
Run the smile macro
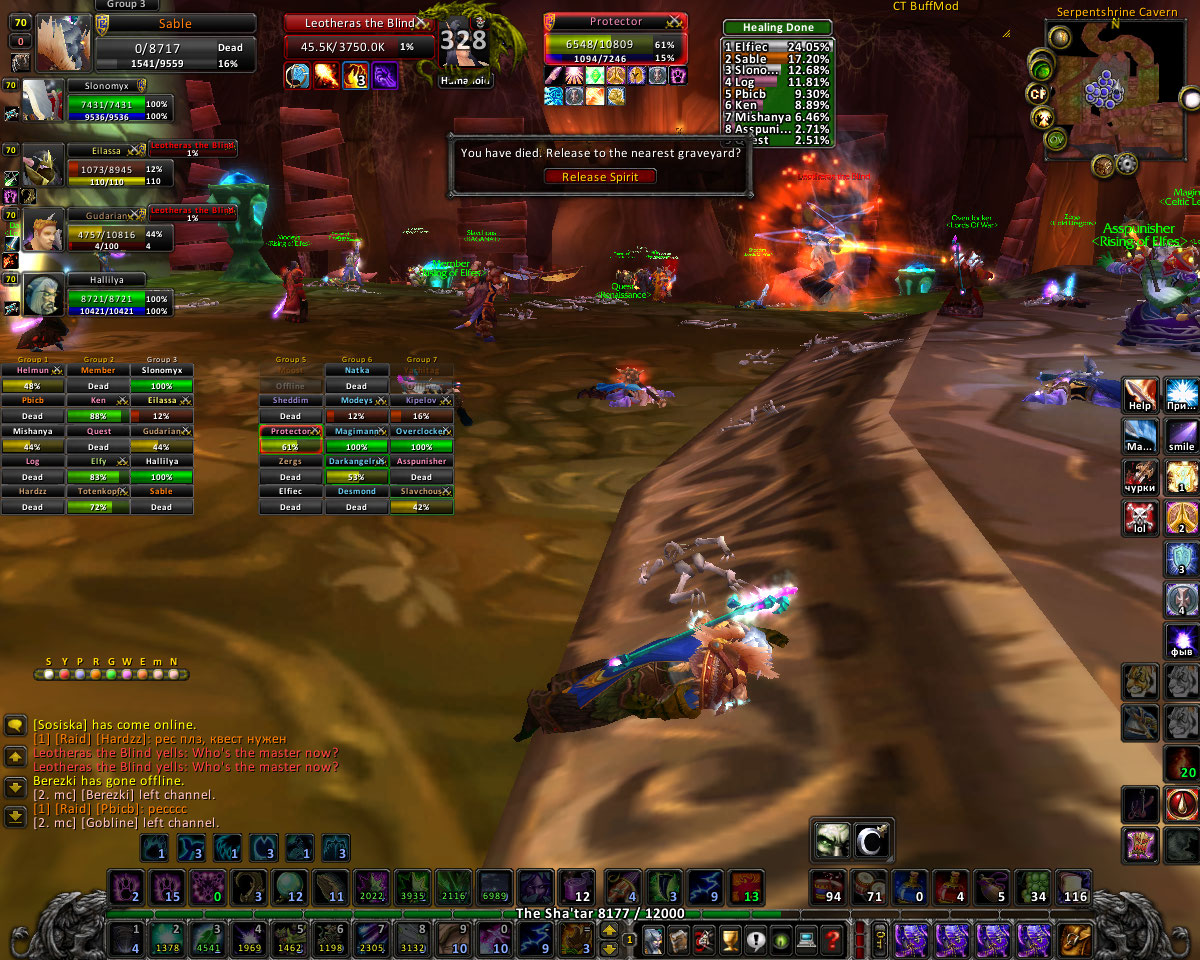tap(1182, 435)
